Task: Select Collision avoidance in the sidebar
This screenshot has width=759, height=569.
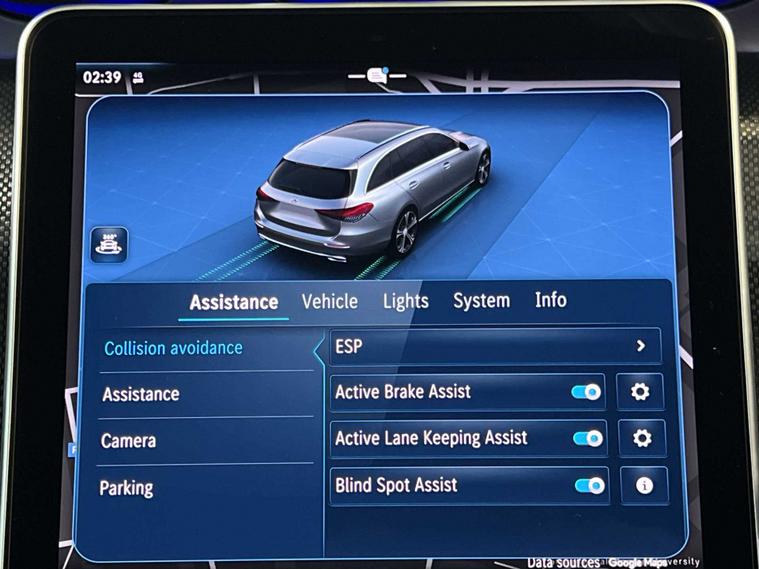Action: pos(173,348)
